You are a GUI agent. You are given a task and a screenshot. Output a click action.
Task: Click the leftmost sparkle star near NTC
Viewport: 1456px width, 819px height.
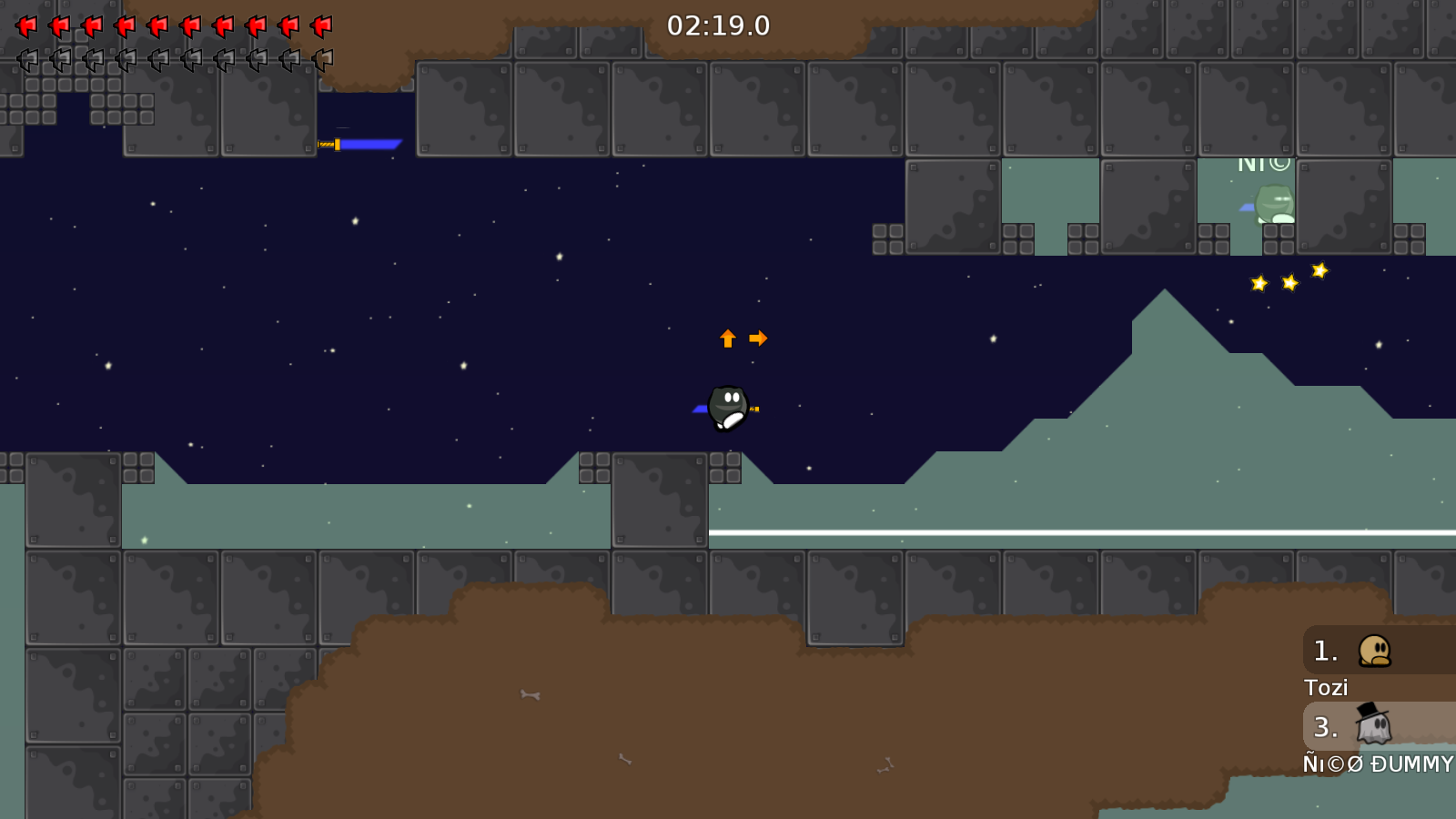pos(1259,285)
